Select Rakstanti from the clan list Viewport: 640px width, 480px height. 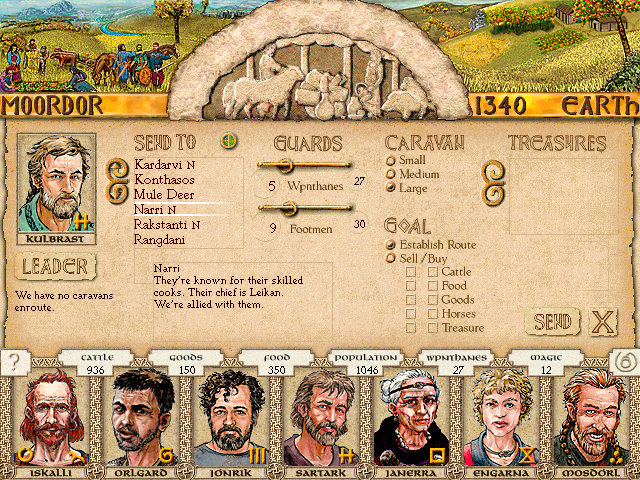pos(163,225)
